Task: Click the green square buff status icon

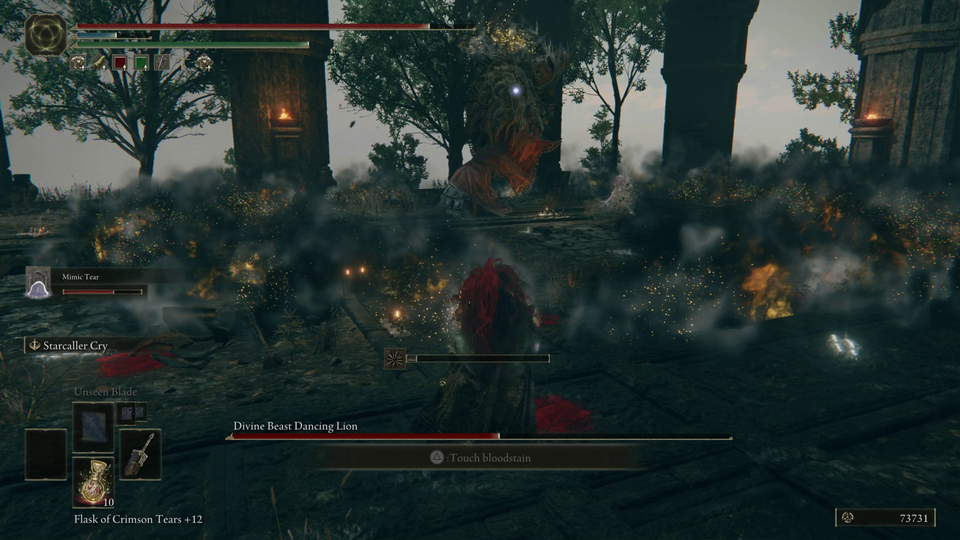Action: (x=141, y=62)
